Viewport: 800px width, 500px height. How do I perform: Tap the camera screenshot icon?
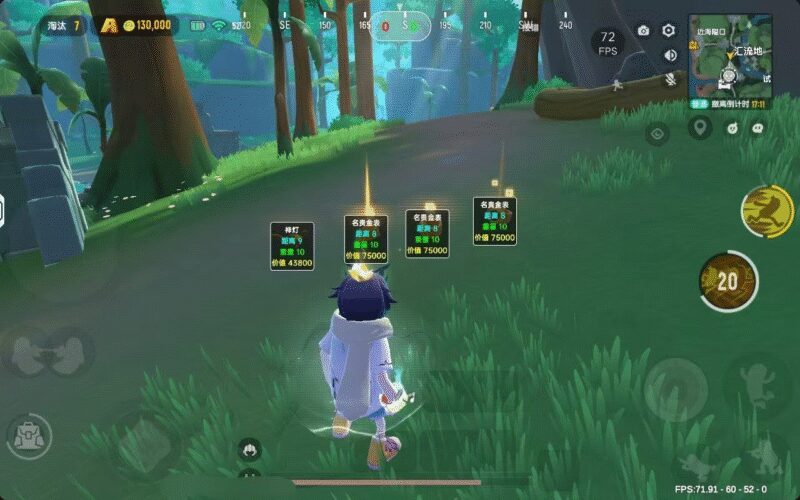tap(643, 31)
